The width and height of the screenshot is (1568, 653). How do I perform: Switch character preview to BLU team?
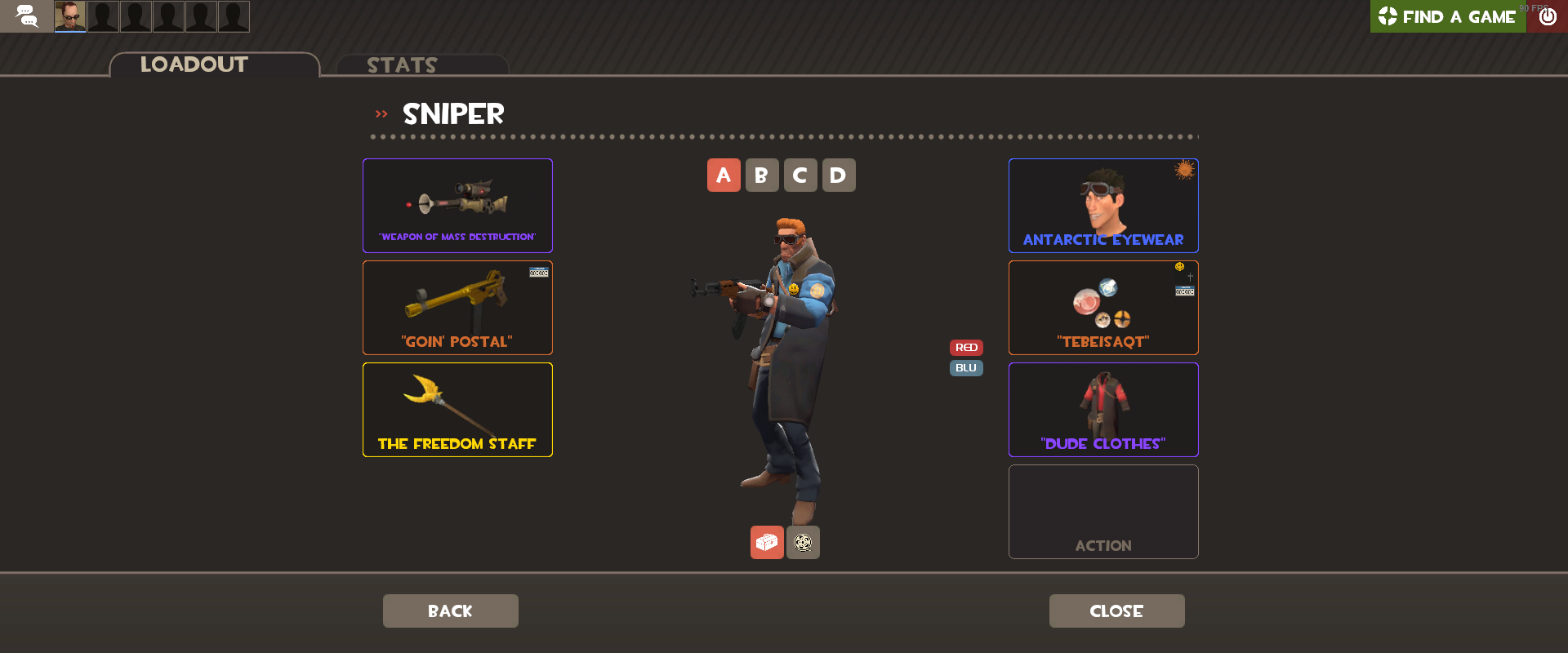(965, 367)
